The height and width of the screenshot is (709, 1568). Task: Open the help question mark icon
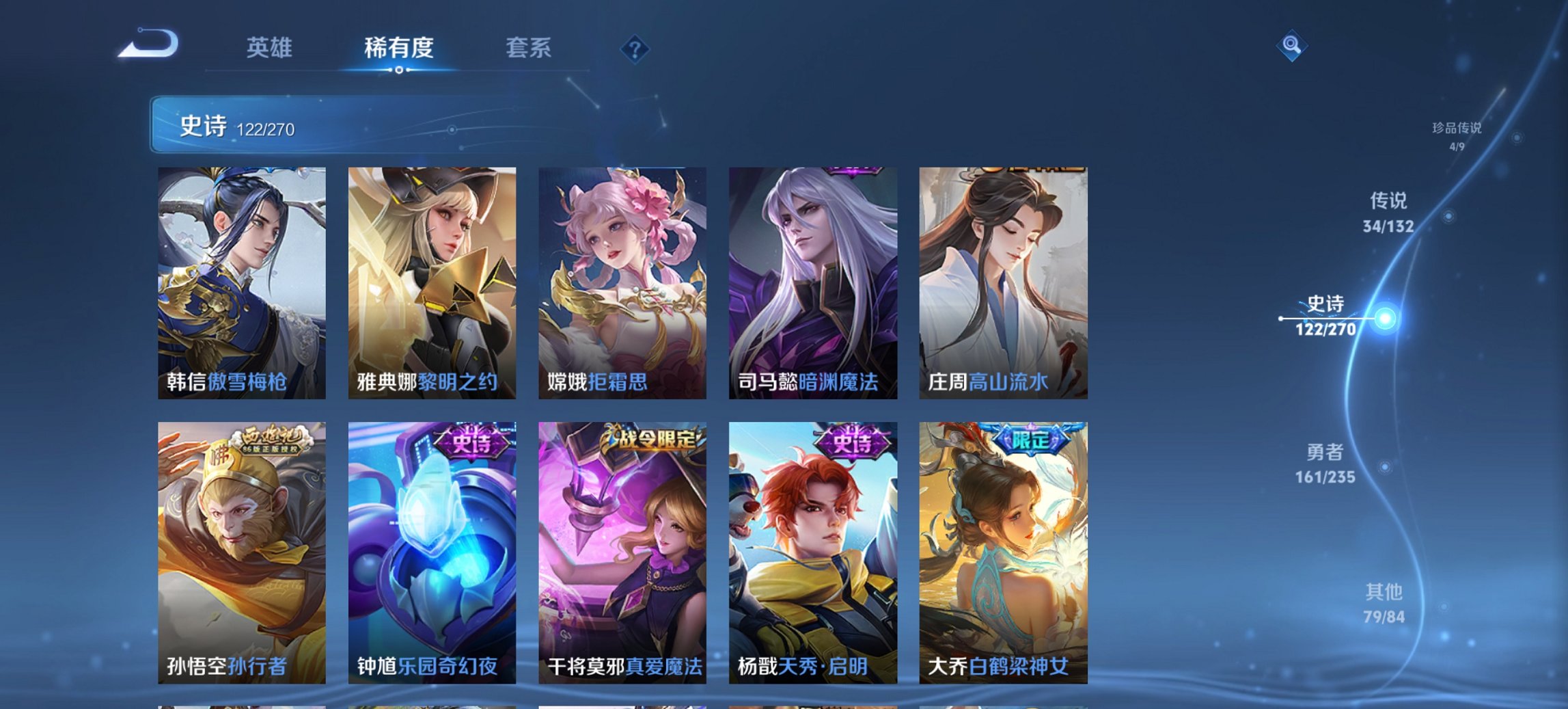[x=634, y=47]
